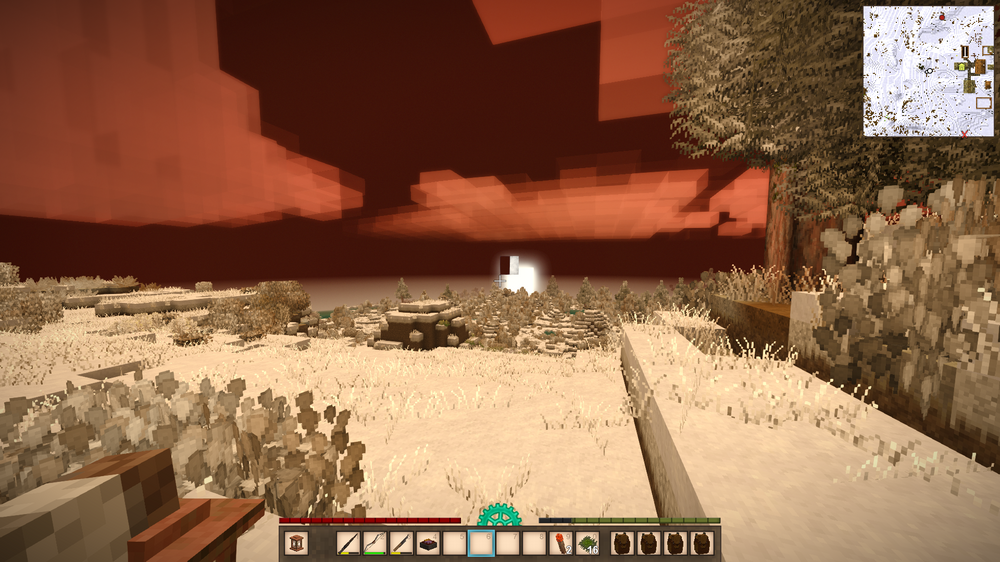Select the lantern in the offhand slot

pyautogui.click(x=296, y=543)
